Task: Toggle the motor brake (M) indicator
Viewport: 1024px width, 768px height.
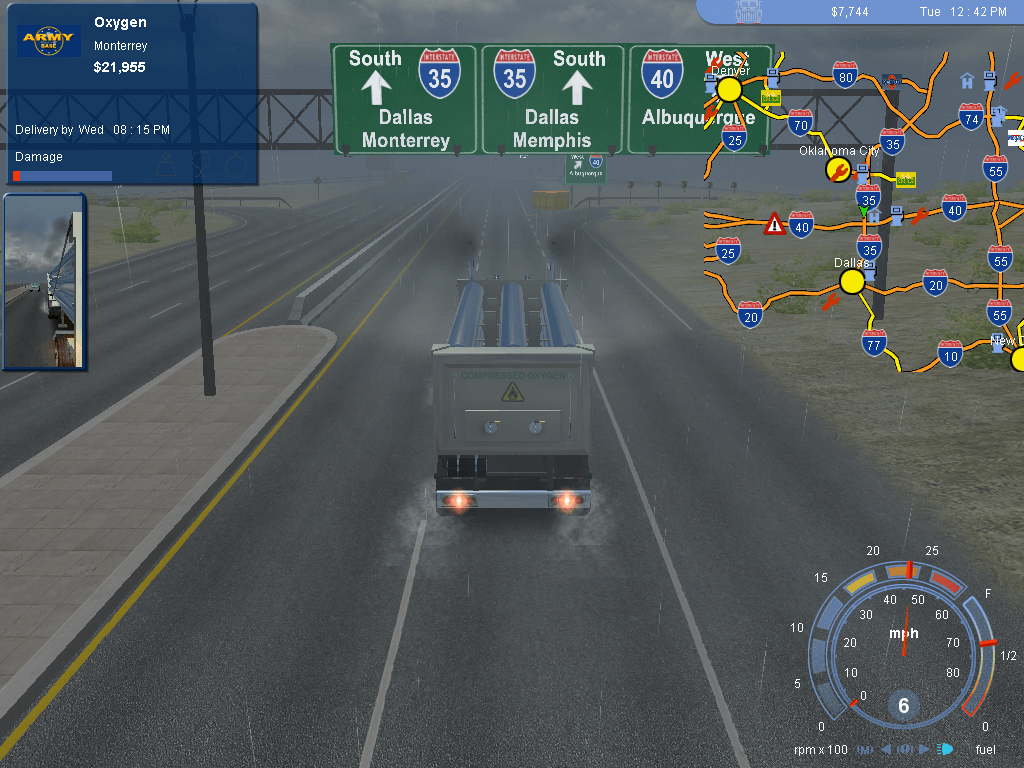Action: 865,749
